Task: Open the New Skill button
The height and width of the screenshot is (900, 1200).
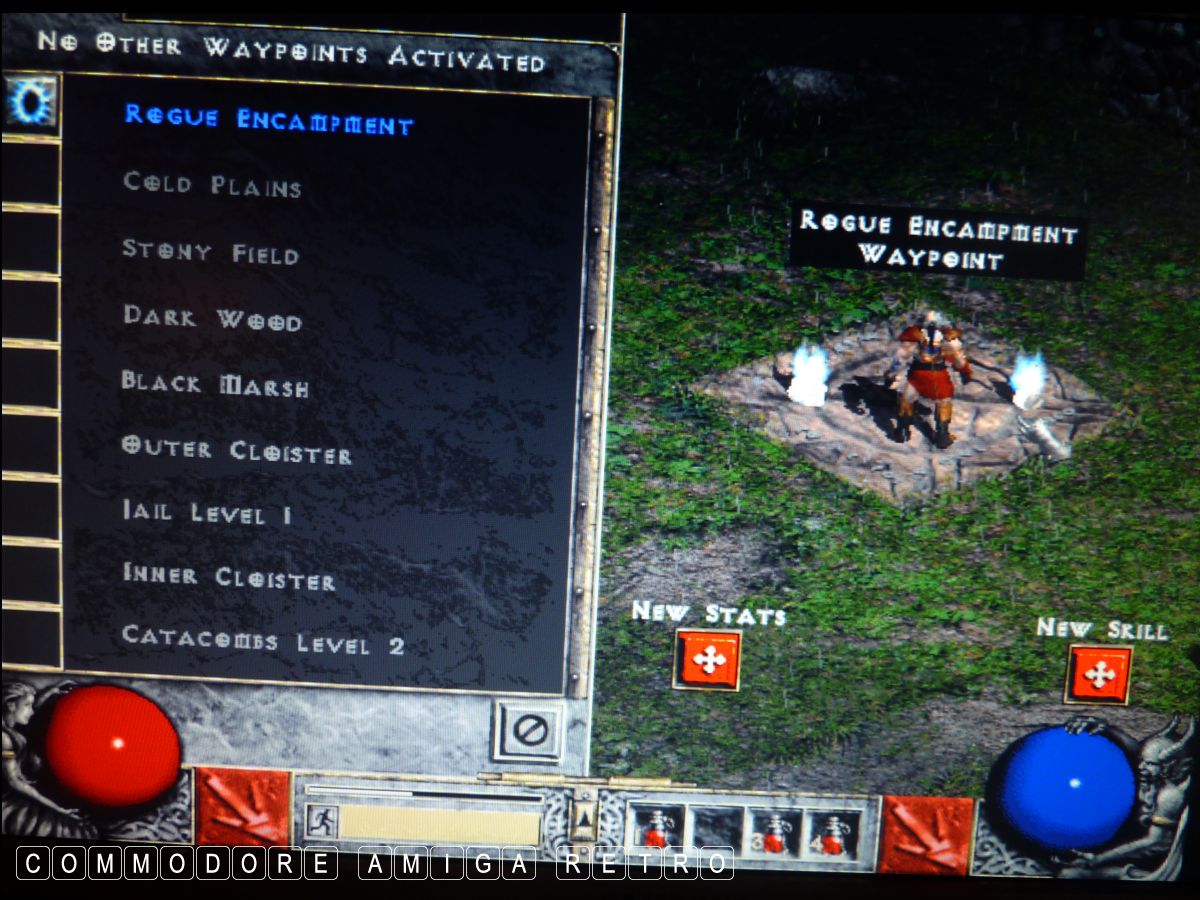Action: click(x=1099, y=675)
